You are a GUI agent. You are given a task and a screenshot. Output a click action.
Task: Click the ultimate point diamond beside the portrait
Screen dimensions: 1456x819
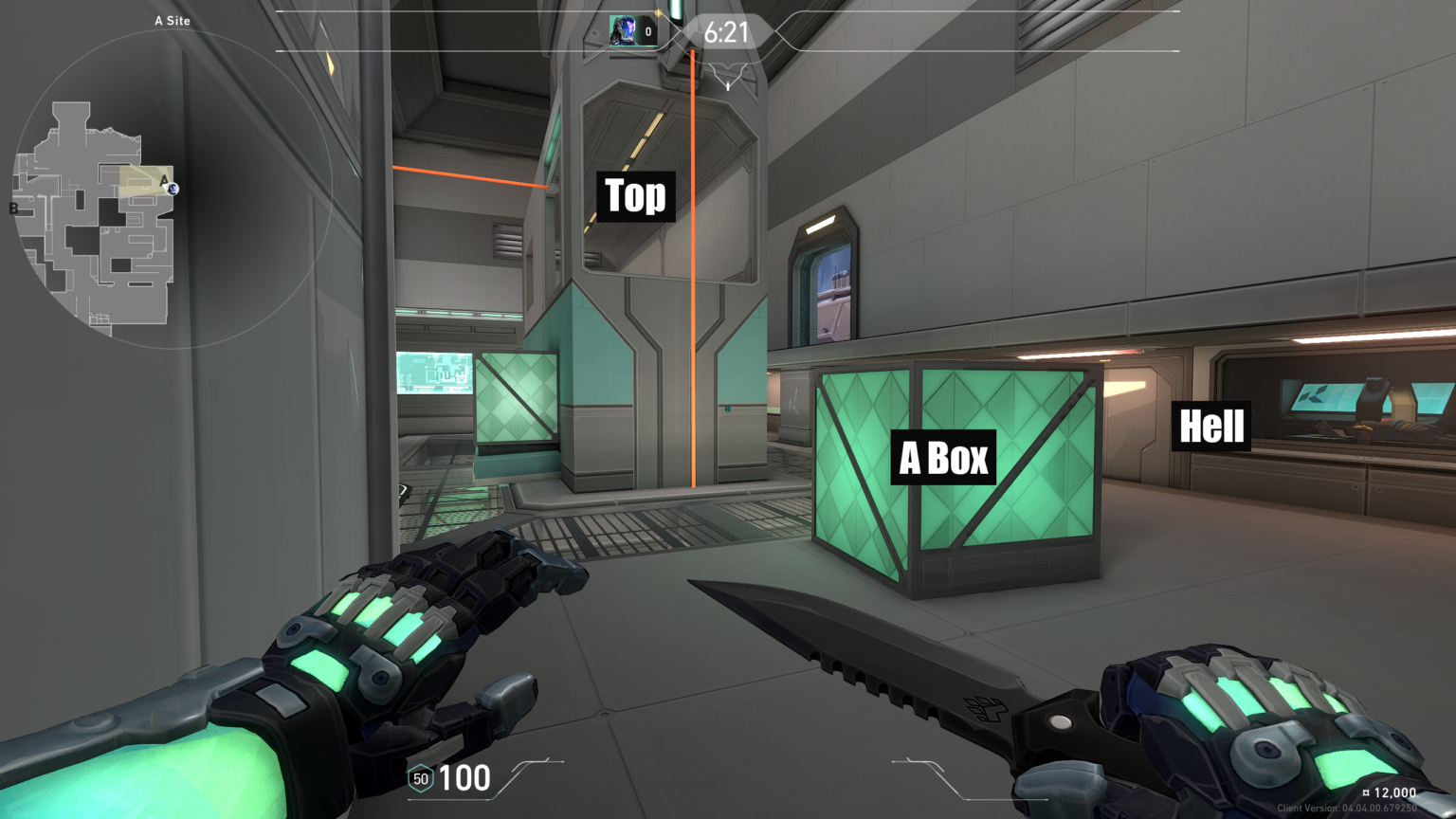658,12
